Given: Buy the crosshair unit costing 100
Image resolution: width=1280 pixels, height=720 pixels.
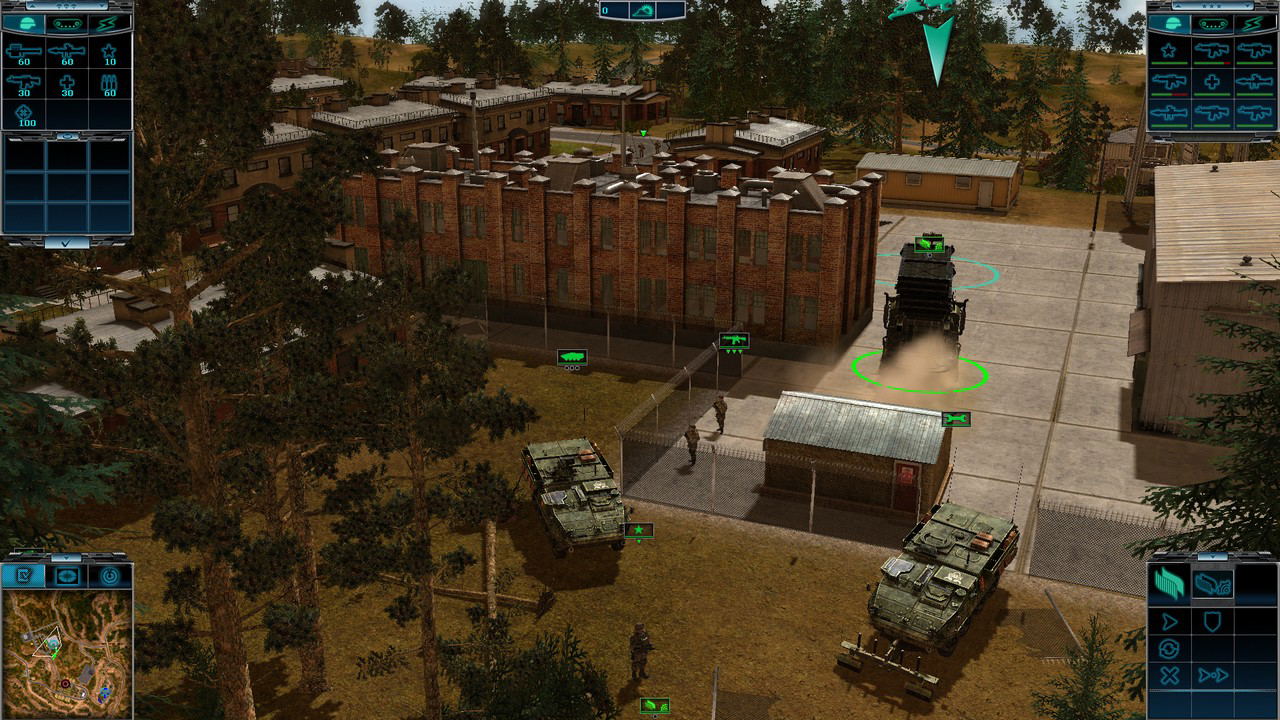Looking at the screenshot, I should coord(24,115).
